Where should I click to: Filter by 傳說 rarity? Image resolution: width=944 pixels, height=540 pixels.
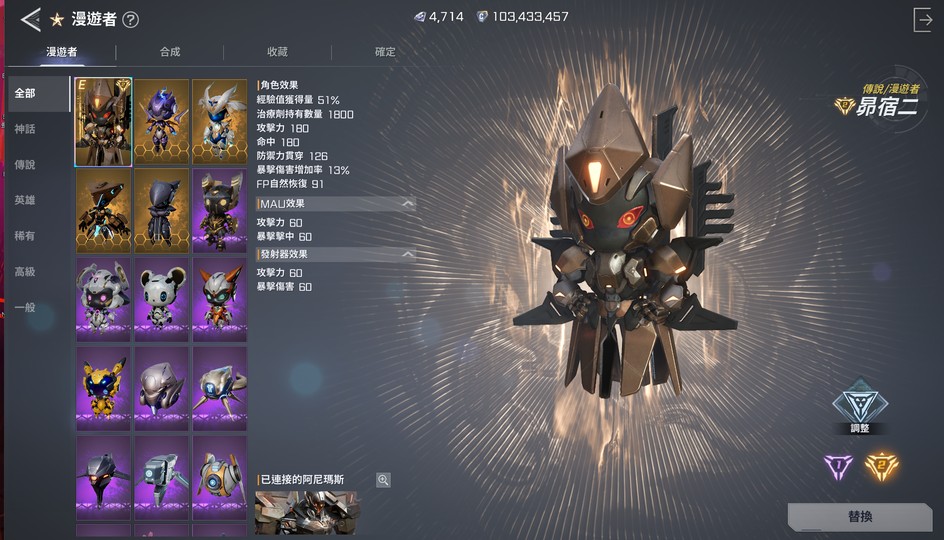point(25,165)
